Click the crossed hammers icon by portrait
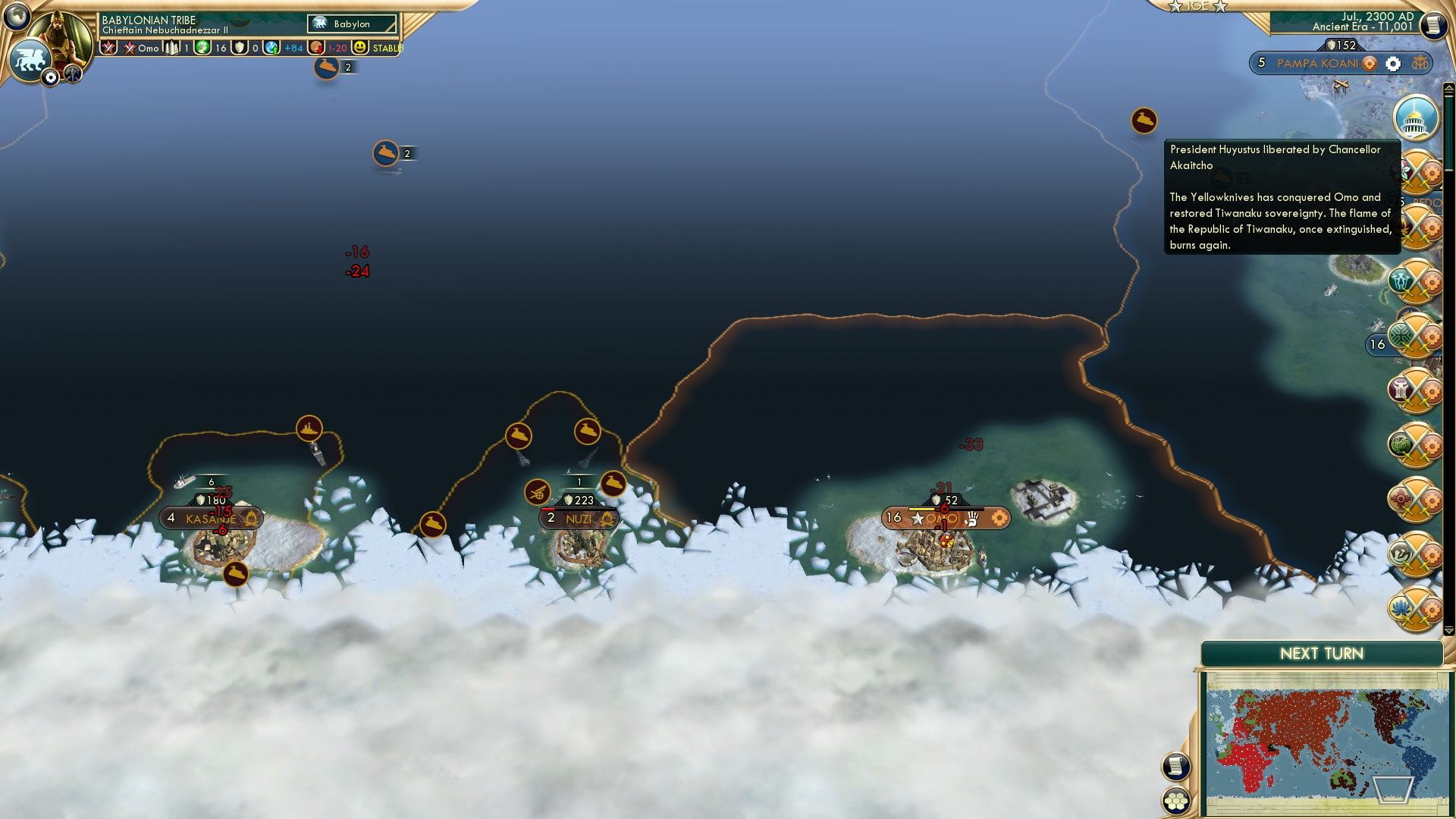Viewport: 1456px width, 819px height. [x=73, y=74]
